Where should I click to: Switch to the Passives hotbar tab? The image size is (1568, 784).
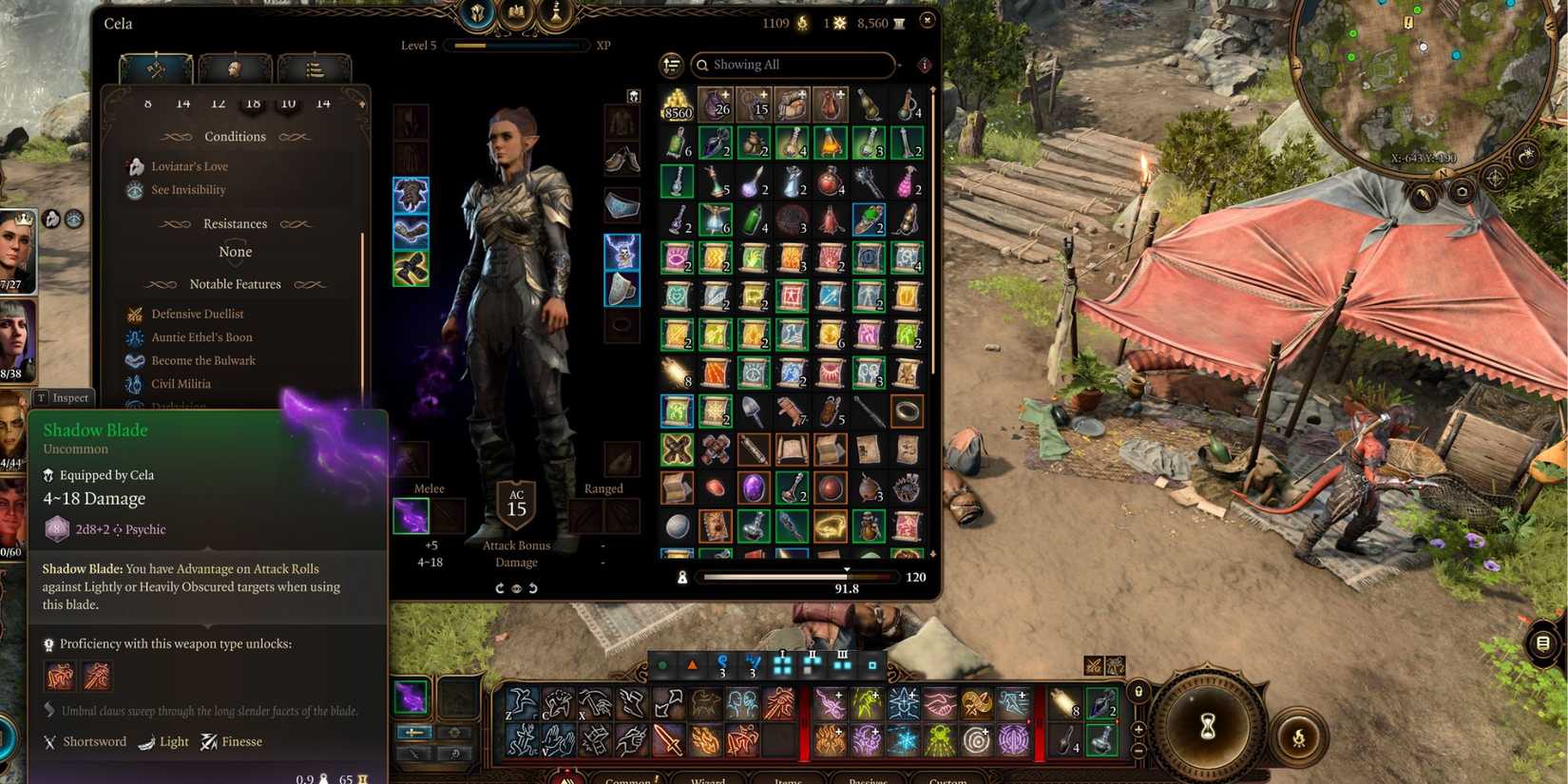[870, 779]
